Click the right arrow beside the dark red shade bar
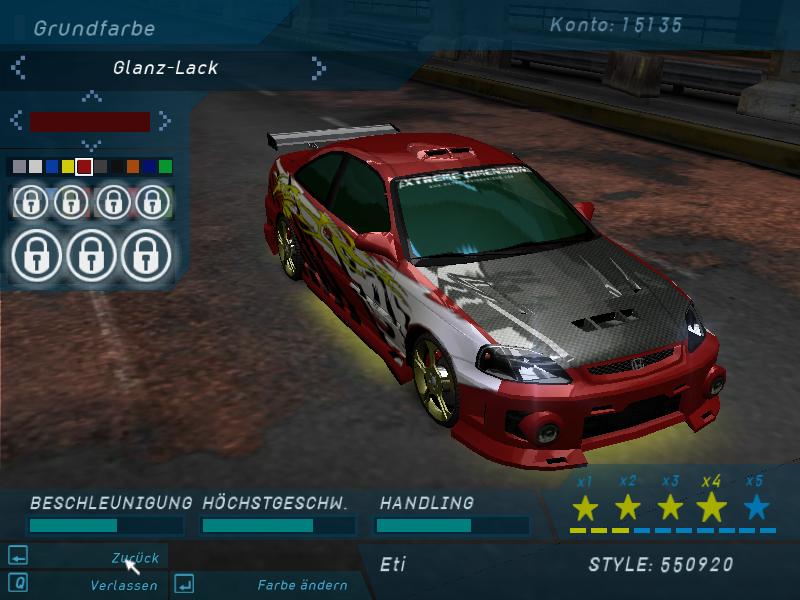 [164, 121]
